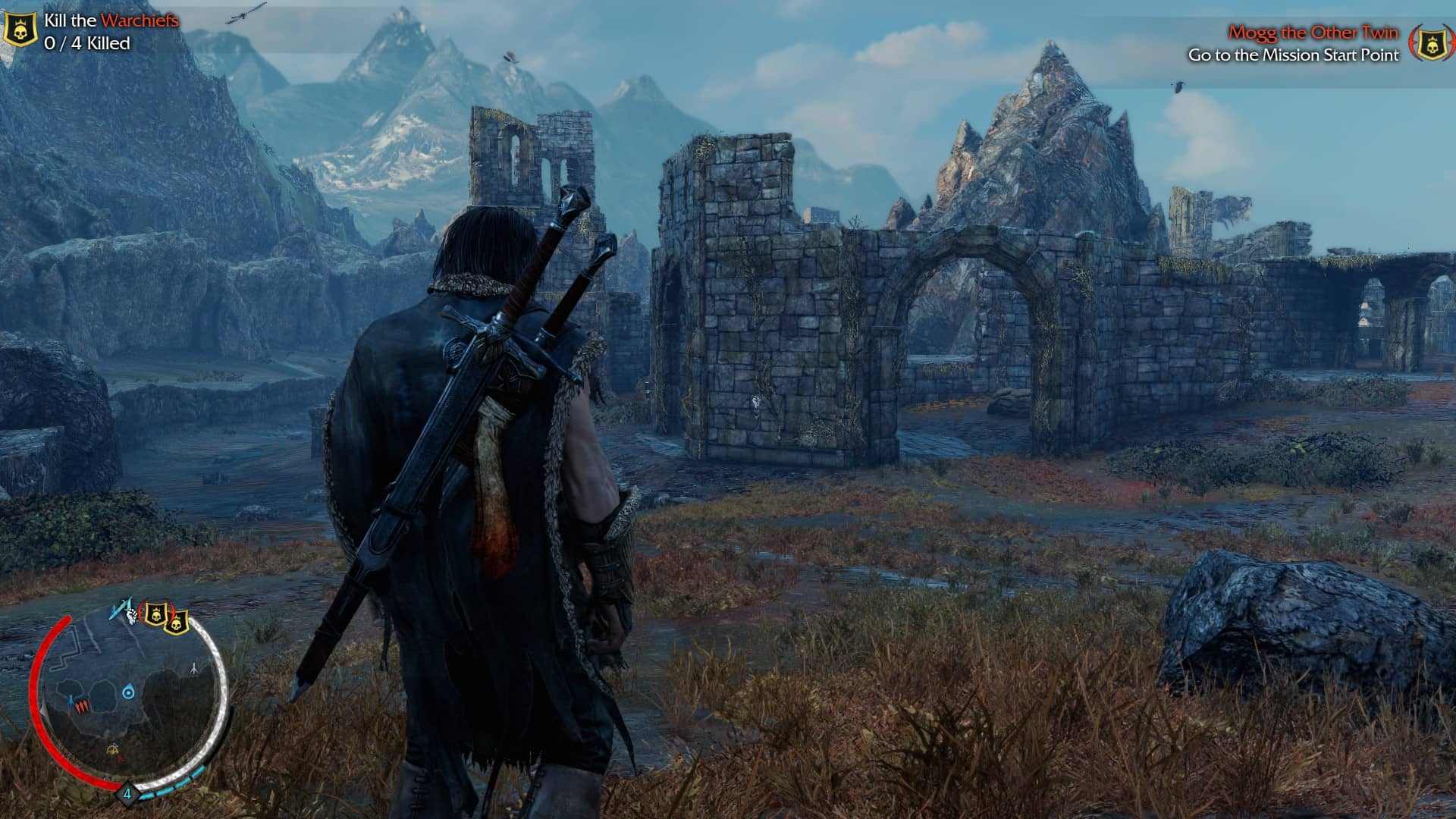Click the red claw marks marker on minimap
This screenshot has height=819, width=1456.
click(x=82, y=707)
